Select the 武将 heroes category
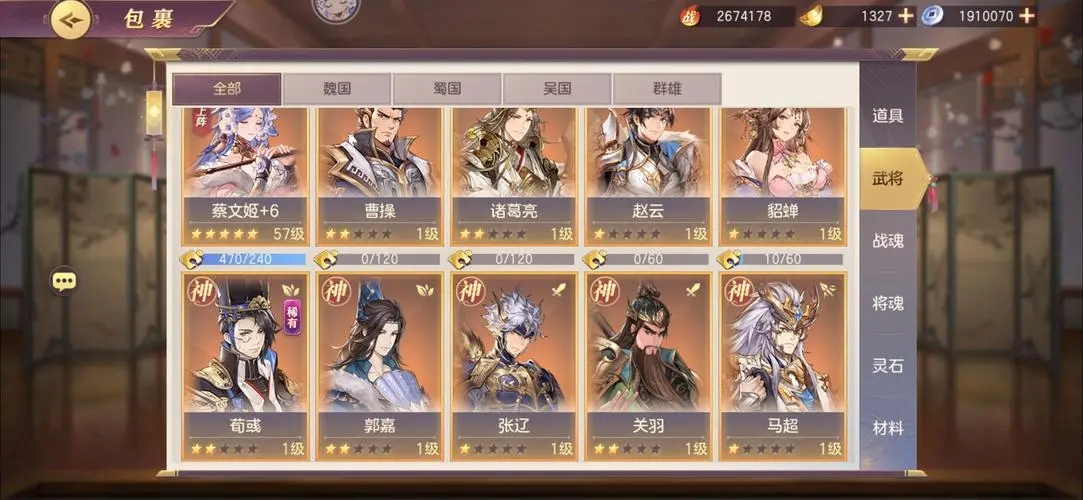 click(x=888, y=179)
